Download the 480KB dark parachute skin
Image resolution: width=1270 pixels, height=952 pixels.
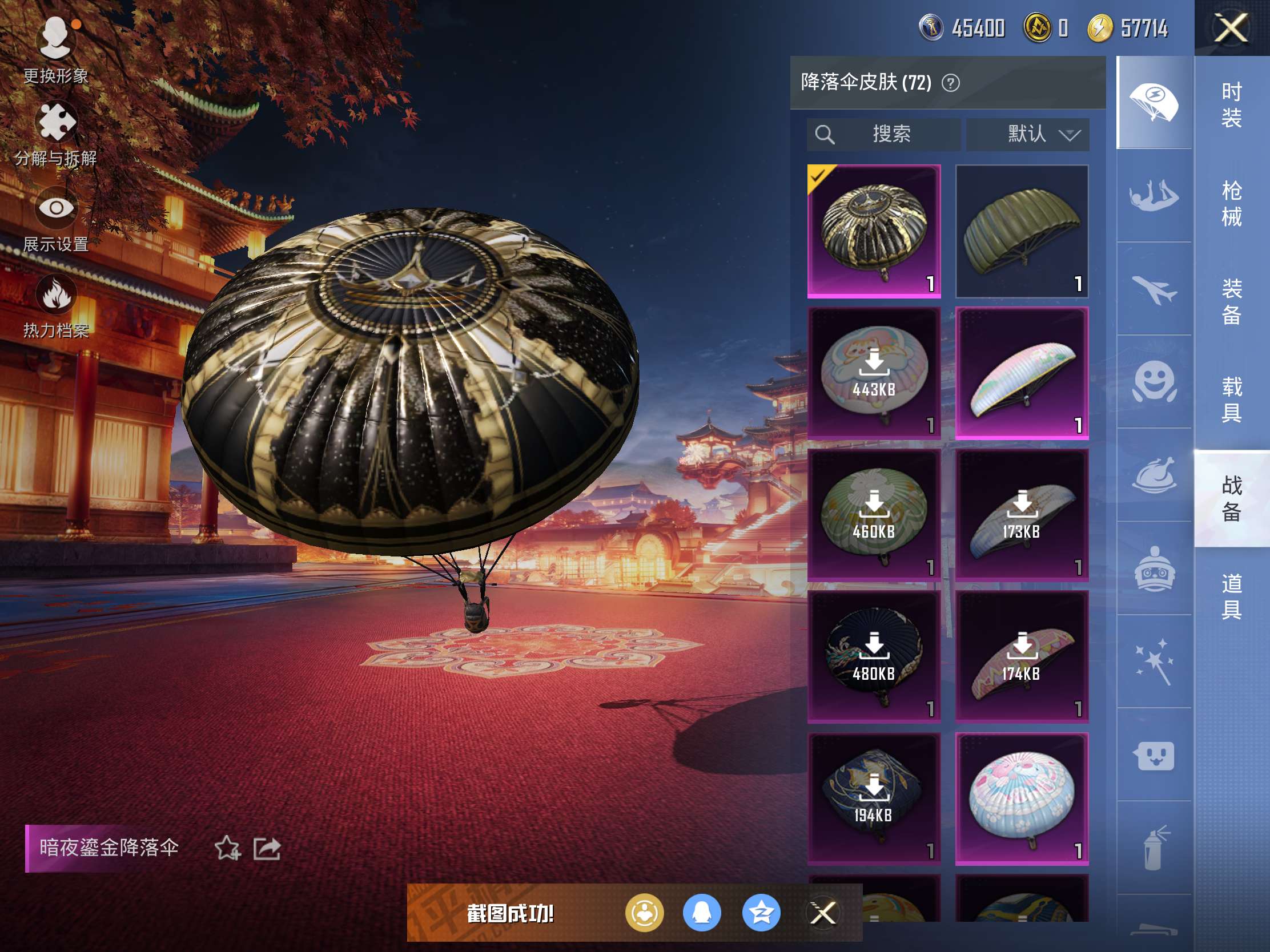(x=873, y=656)
